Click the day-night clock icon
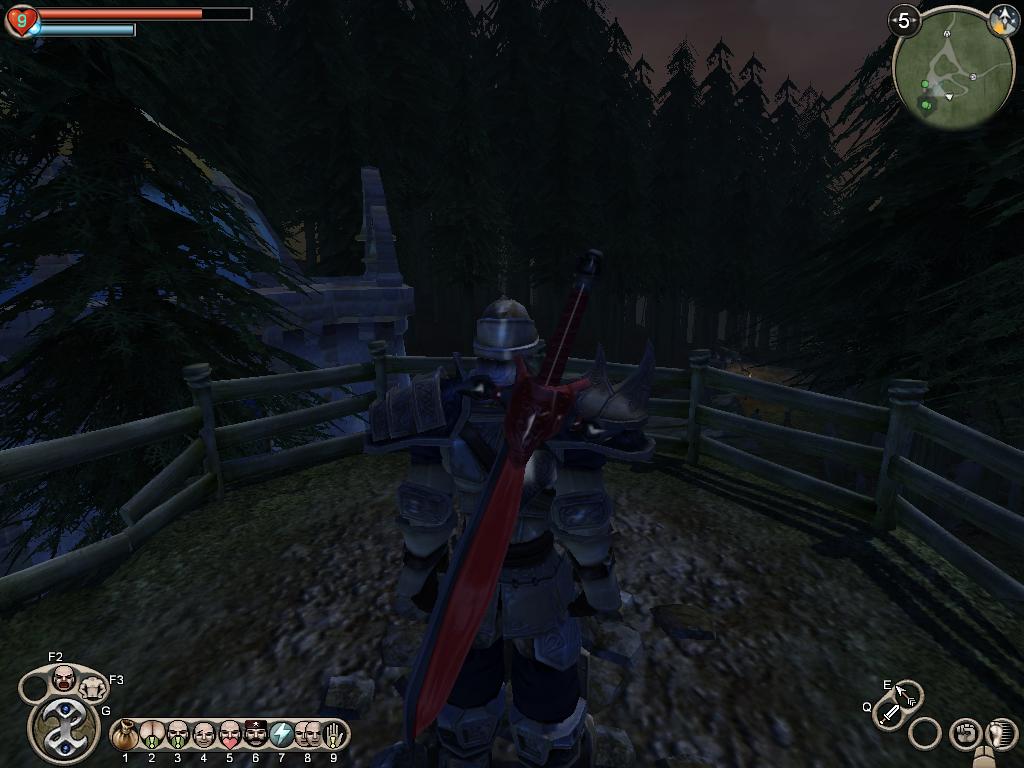 point(1002,20)
